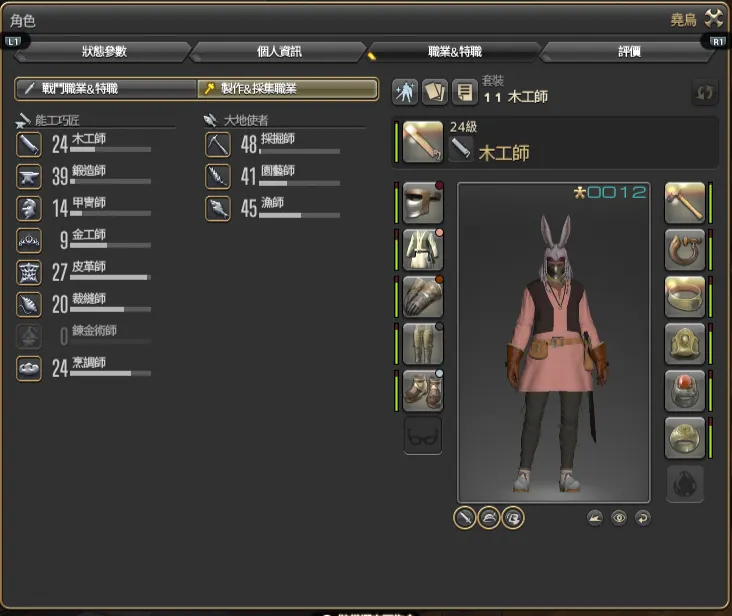Switch to the 狀態參數 tab

[x=104, y=52]
